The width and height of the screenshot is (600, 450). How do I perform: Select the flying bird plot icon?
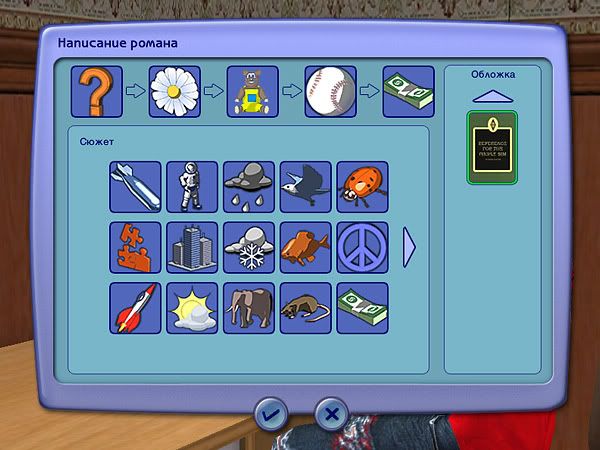click(x=305, y=186)
